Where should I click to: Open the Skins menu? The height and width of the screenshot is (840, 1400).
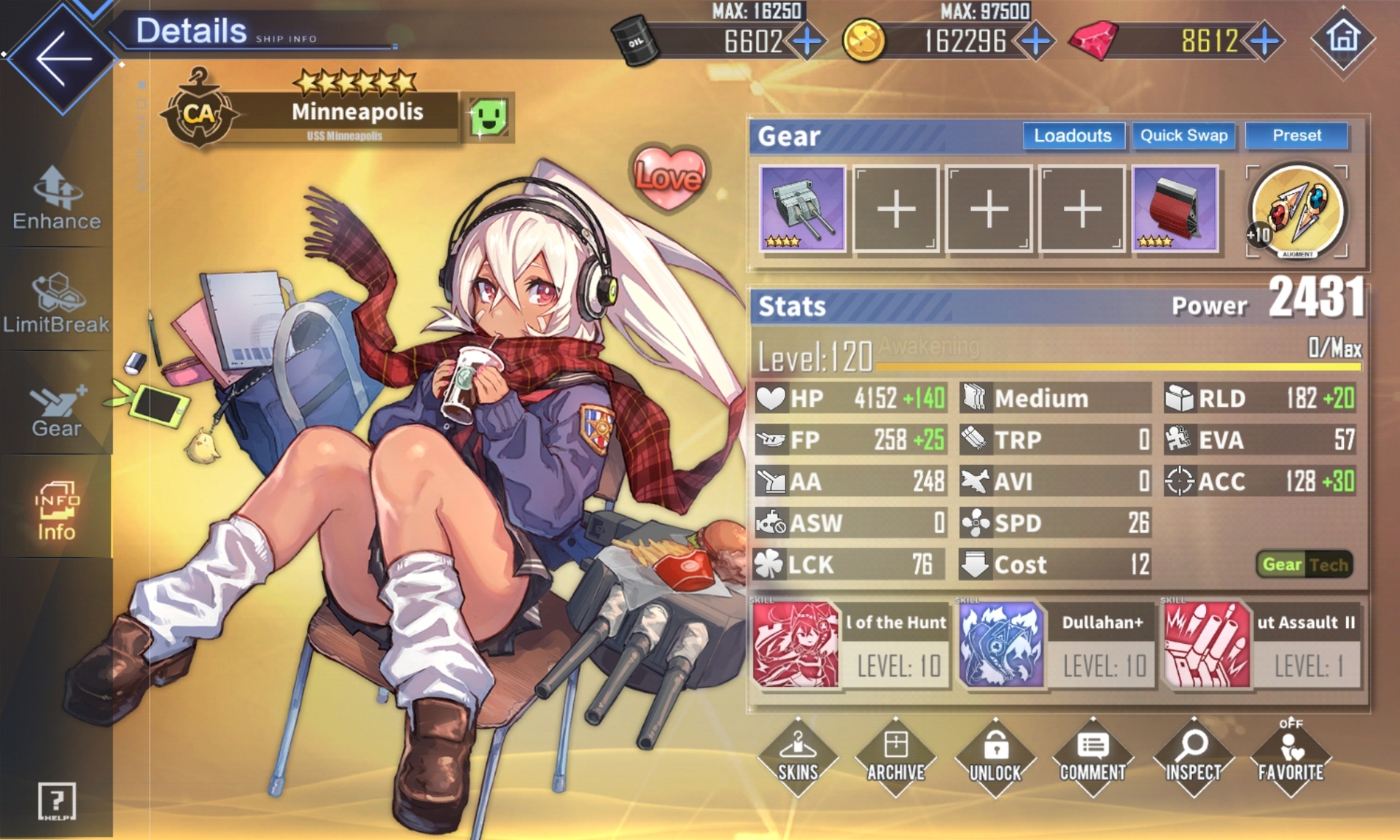point(798,758)
